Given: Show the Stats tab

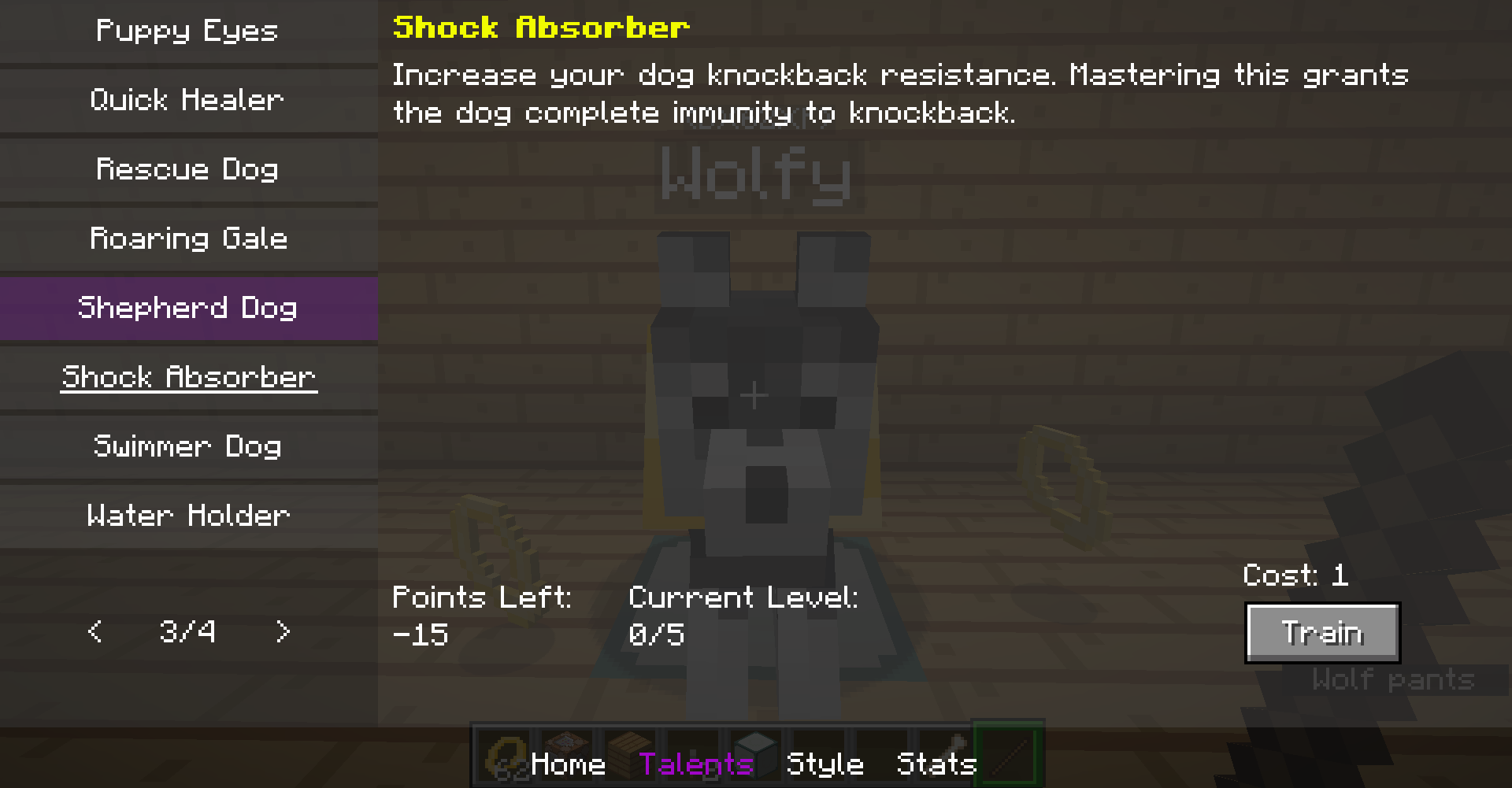Looking at the screenshot, I should pyautogui.click(x=936, y=764).
